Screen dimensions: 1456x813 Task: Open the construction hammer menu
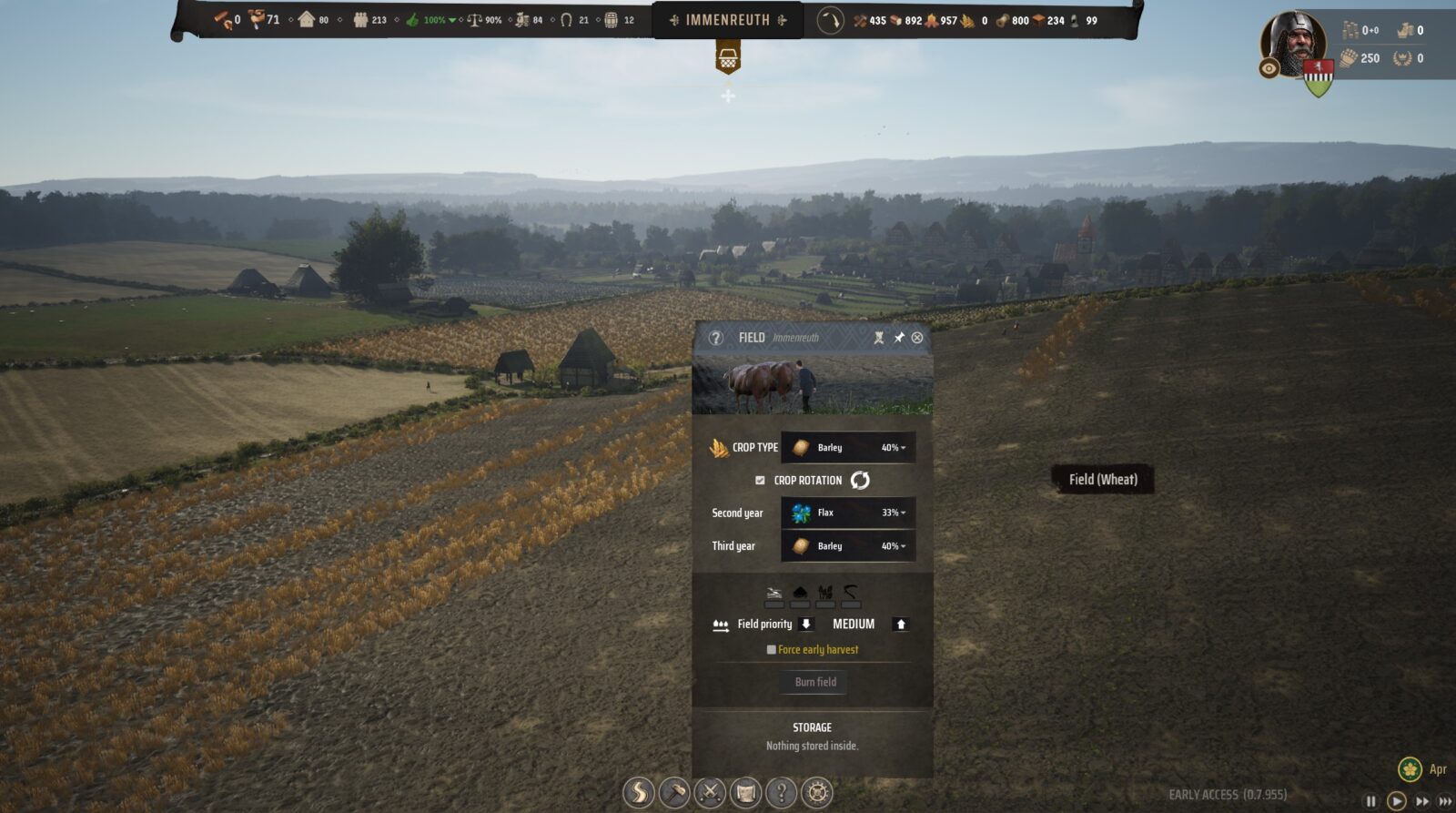(674, 793)
